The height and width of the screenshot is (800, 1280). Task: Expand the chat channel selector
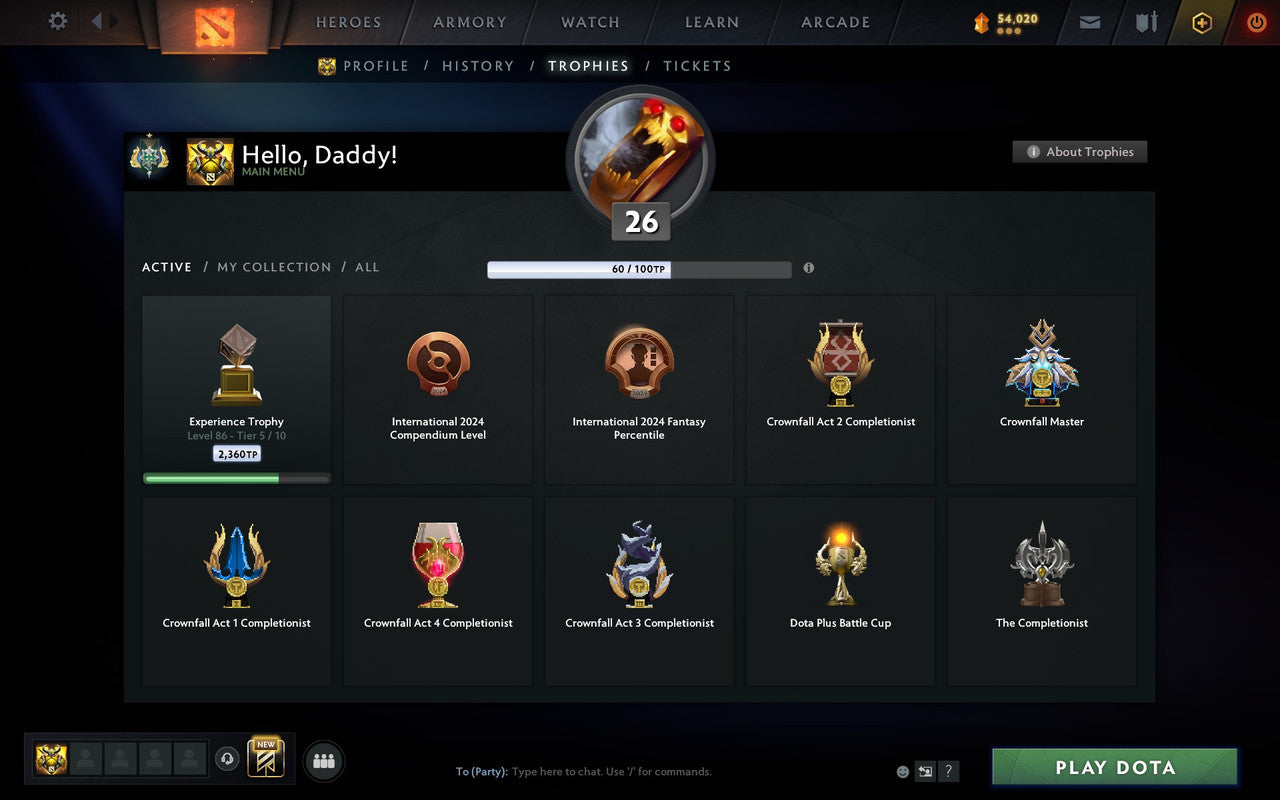click(925, 771)
